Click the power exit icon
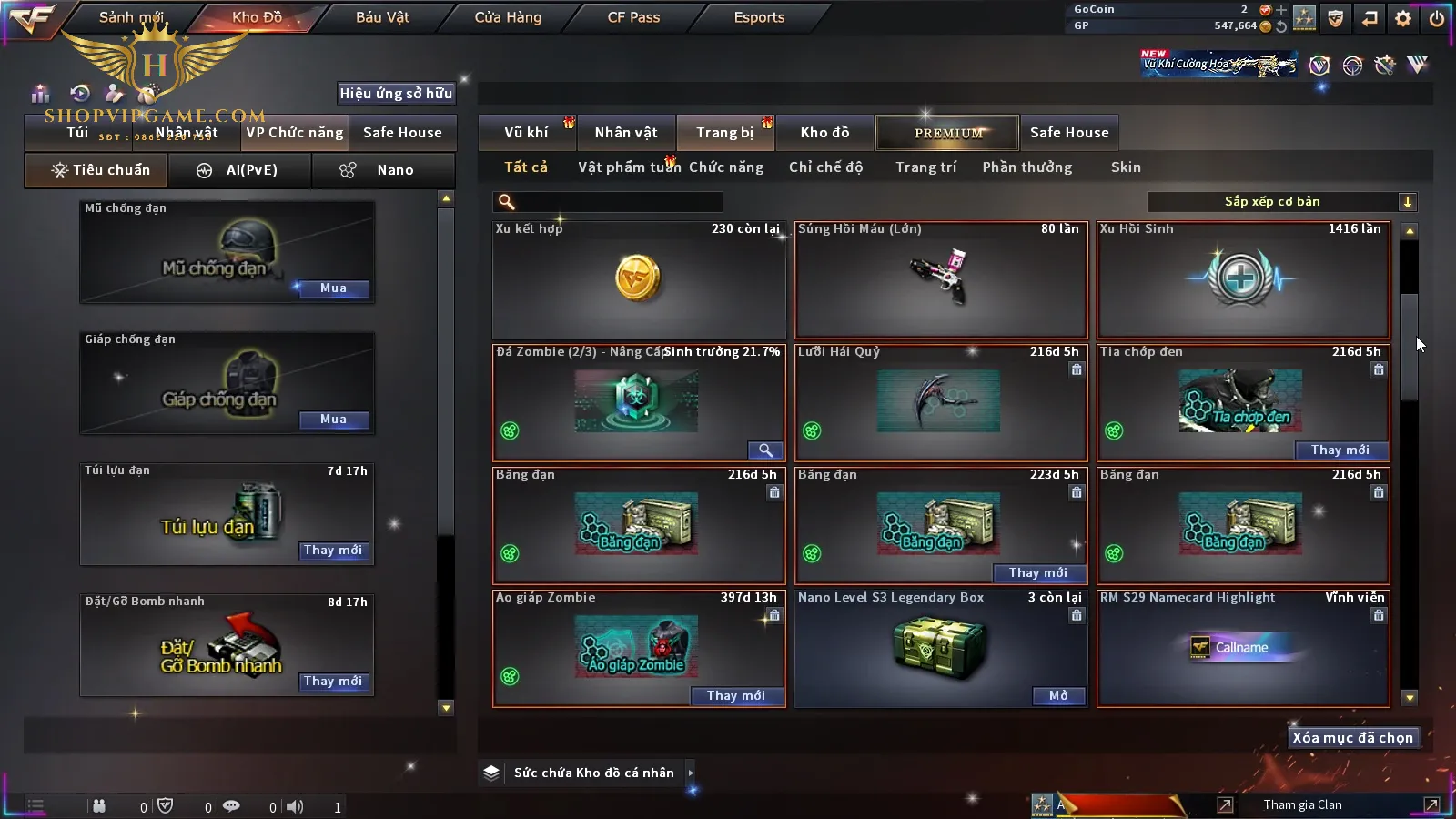Image resolution: width=1456 pixels, height=819 pixels. tap(1437, 18)
